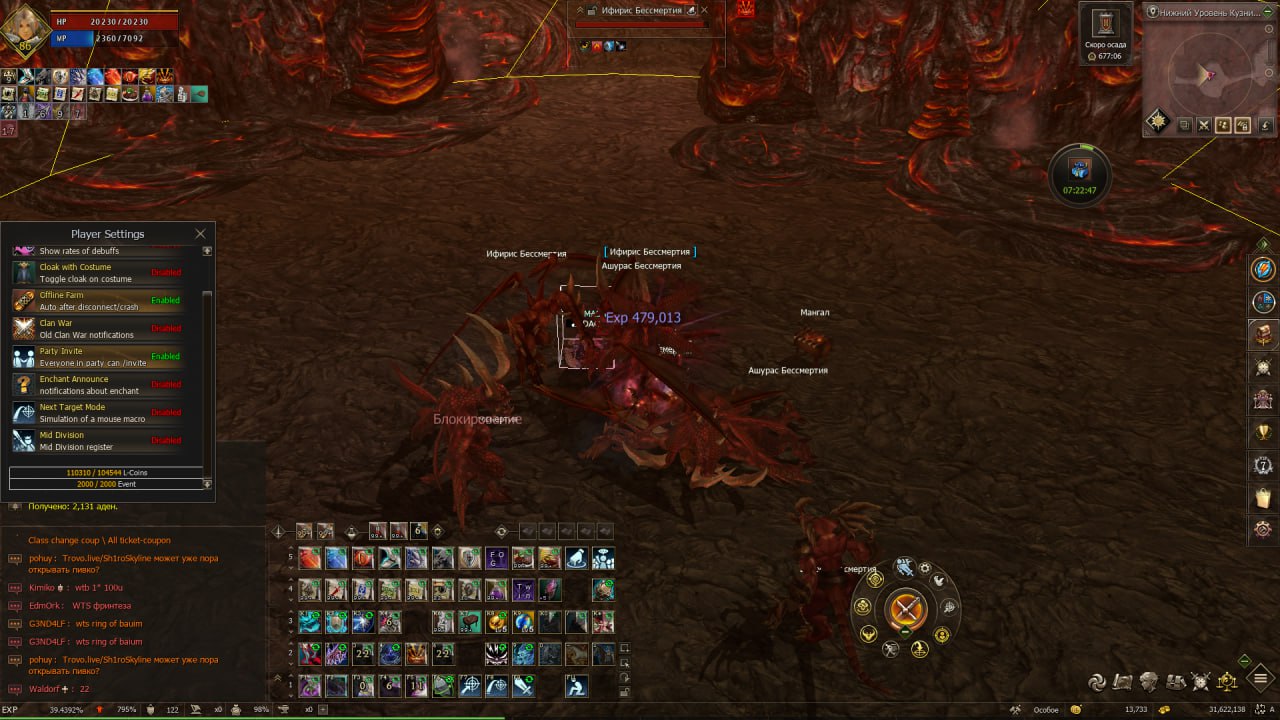Viewport: 1280px width, 720px height.
Task: Close the Player Settings window
Action: [200, 234]
